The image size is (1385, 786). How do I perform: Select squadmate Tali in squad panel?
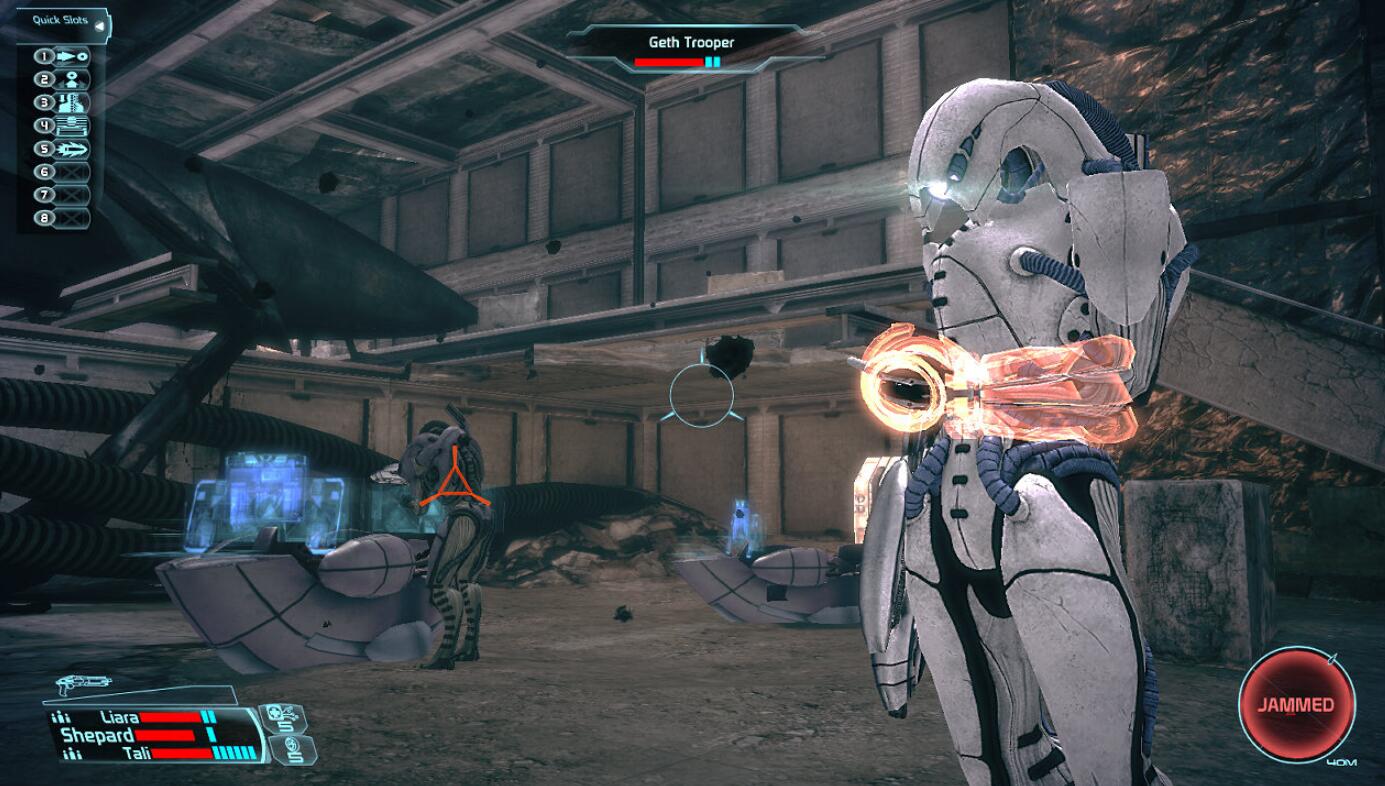tap(136, 753)
